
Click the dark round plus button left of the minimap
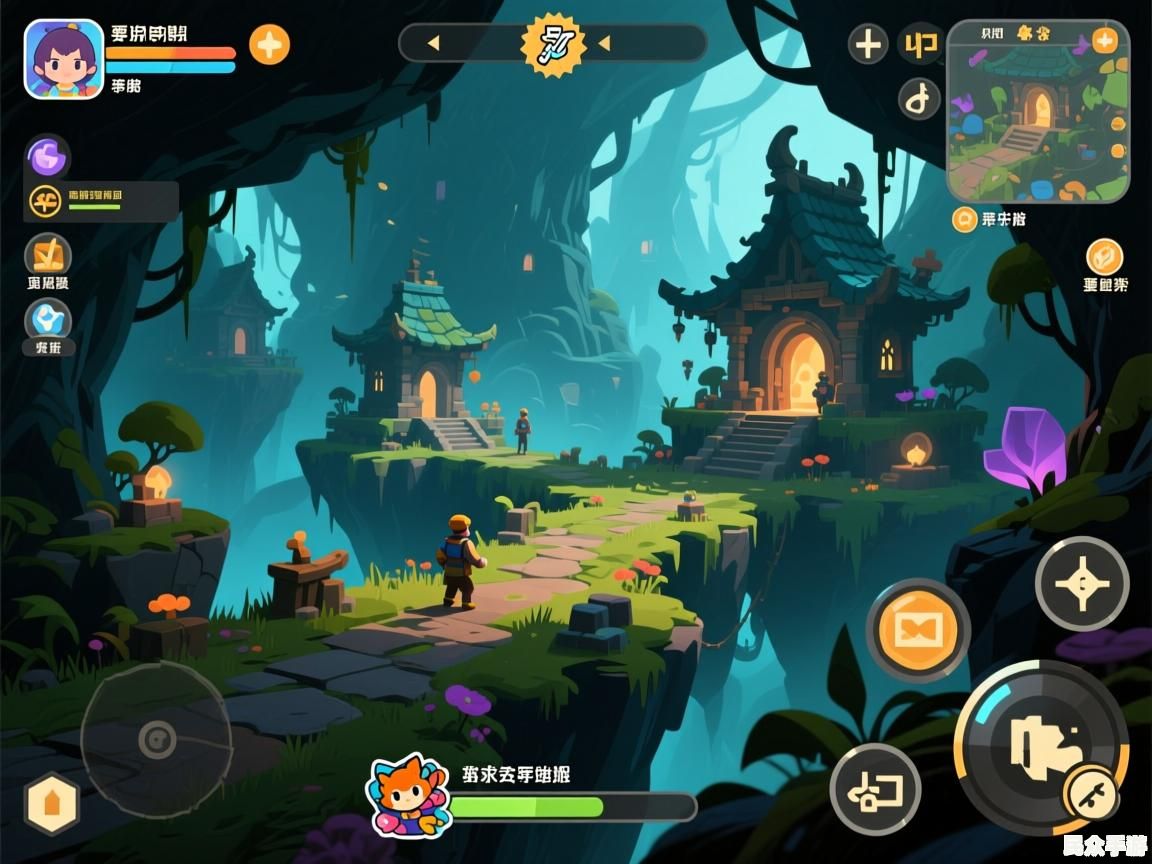click(868, 44)
